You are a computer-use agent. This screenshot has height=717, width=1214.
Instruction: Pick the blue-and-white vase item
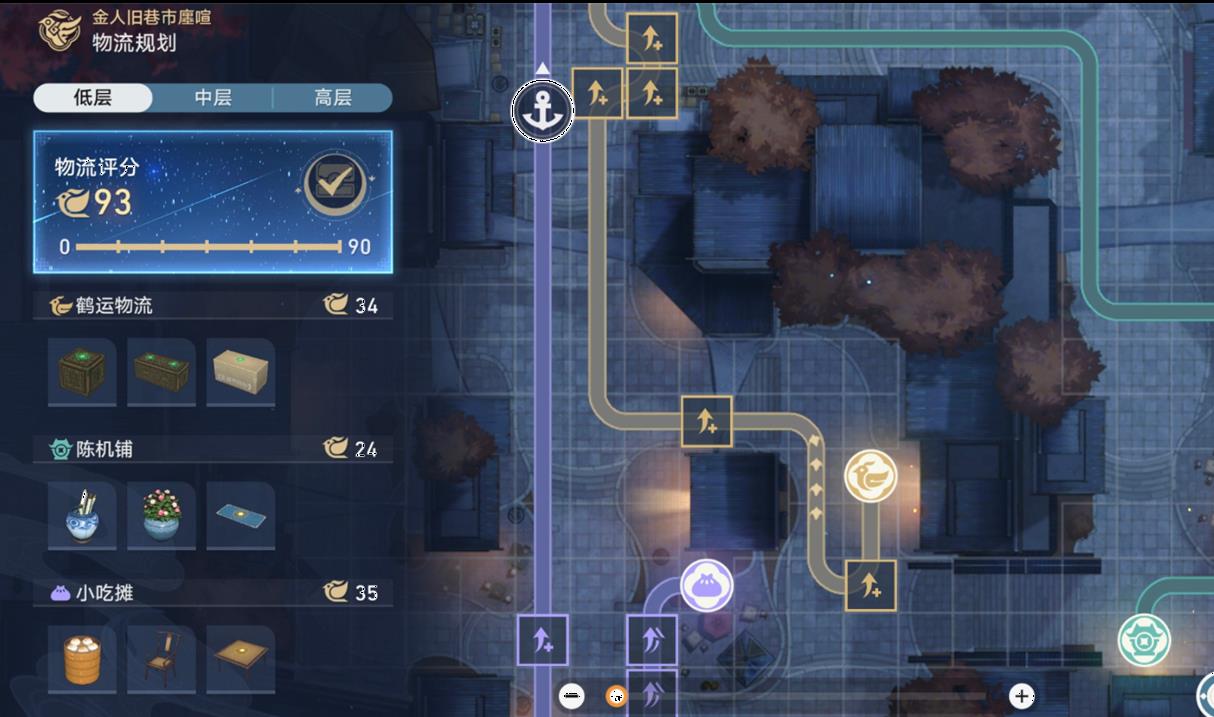(x=82, y=516)
